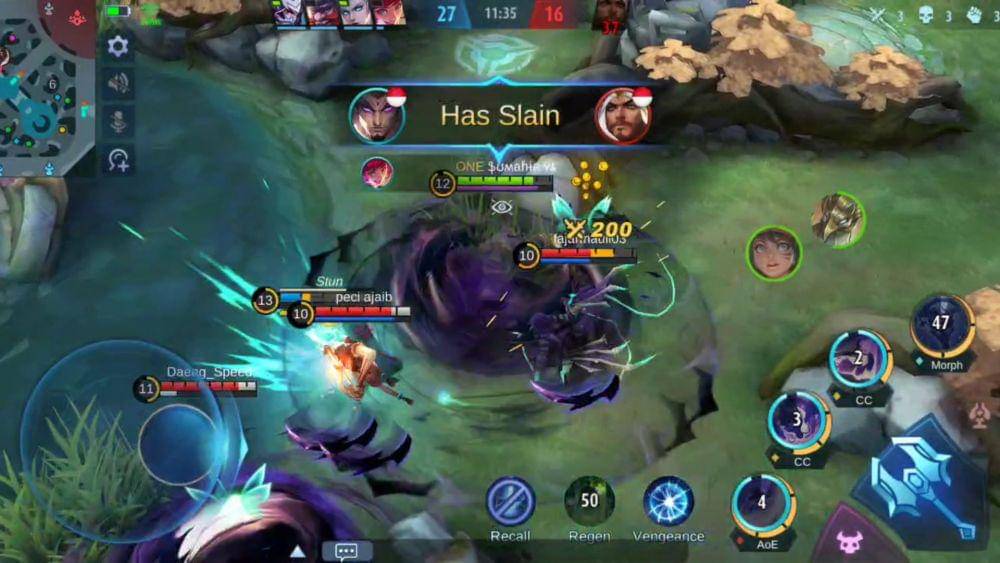Target the brown-haired girl hero portrait
Image resolution: width=1000 pixels, height=563 pixels.
[774, 253]
